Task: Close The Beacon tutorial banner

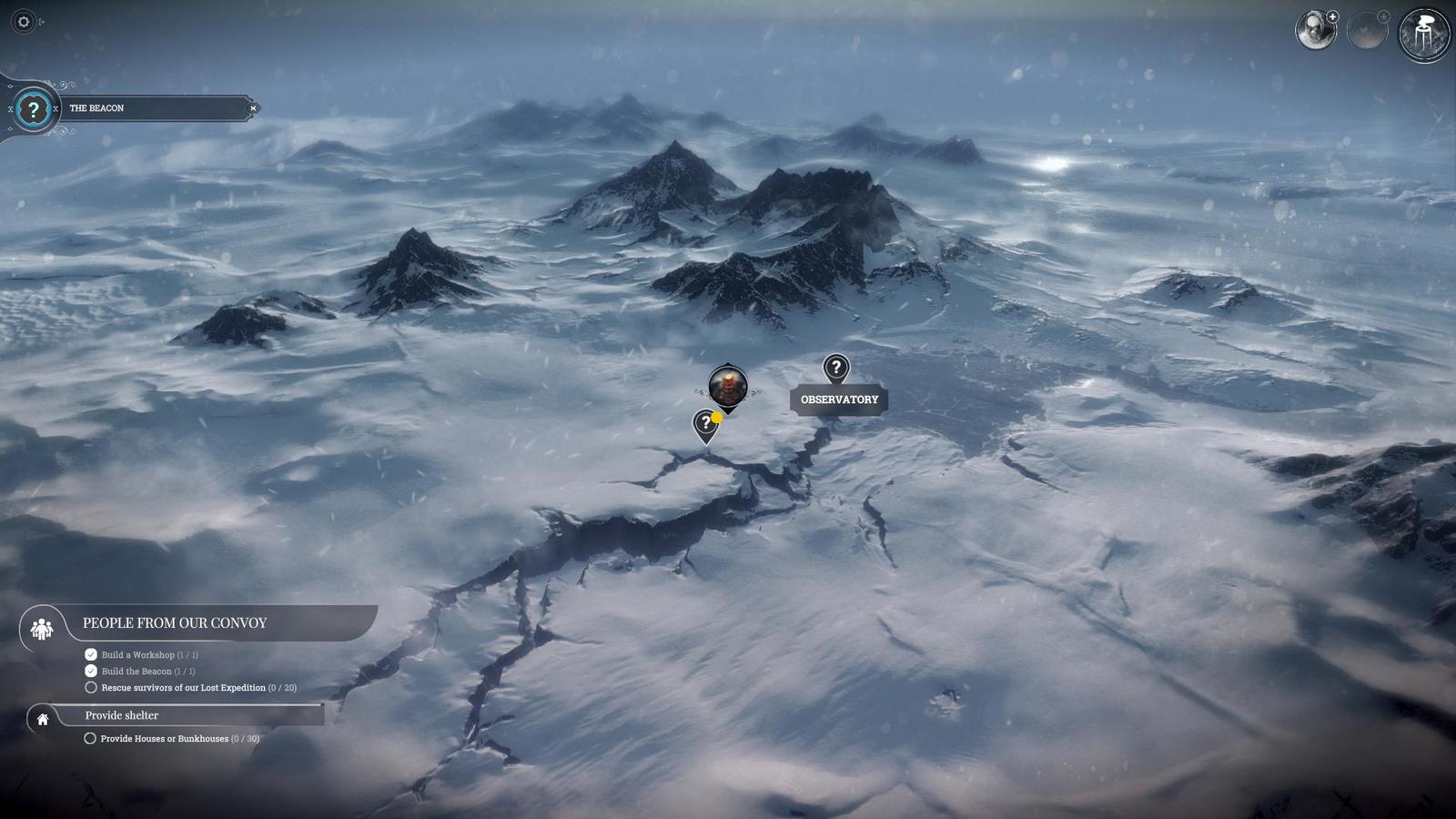Action: (x=253, y=108)
